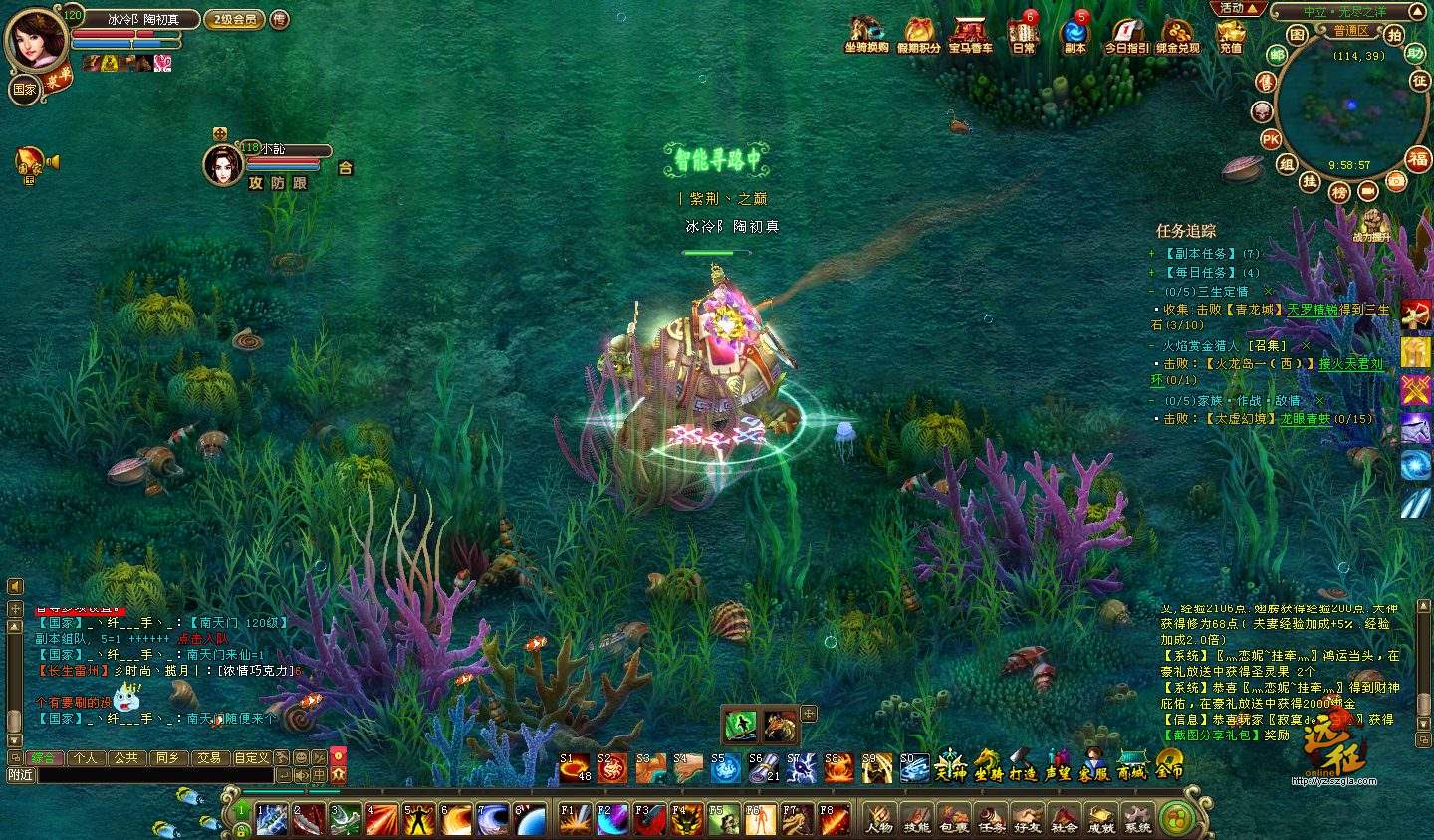Open the 商城 shop
Image resolution: width=1434 pixels, height=840 pixels.
(x=1132, y=764)
